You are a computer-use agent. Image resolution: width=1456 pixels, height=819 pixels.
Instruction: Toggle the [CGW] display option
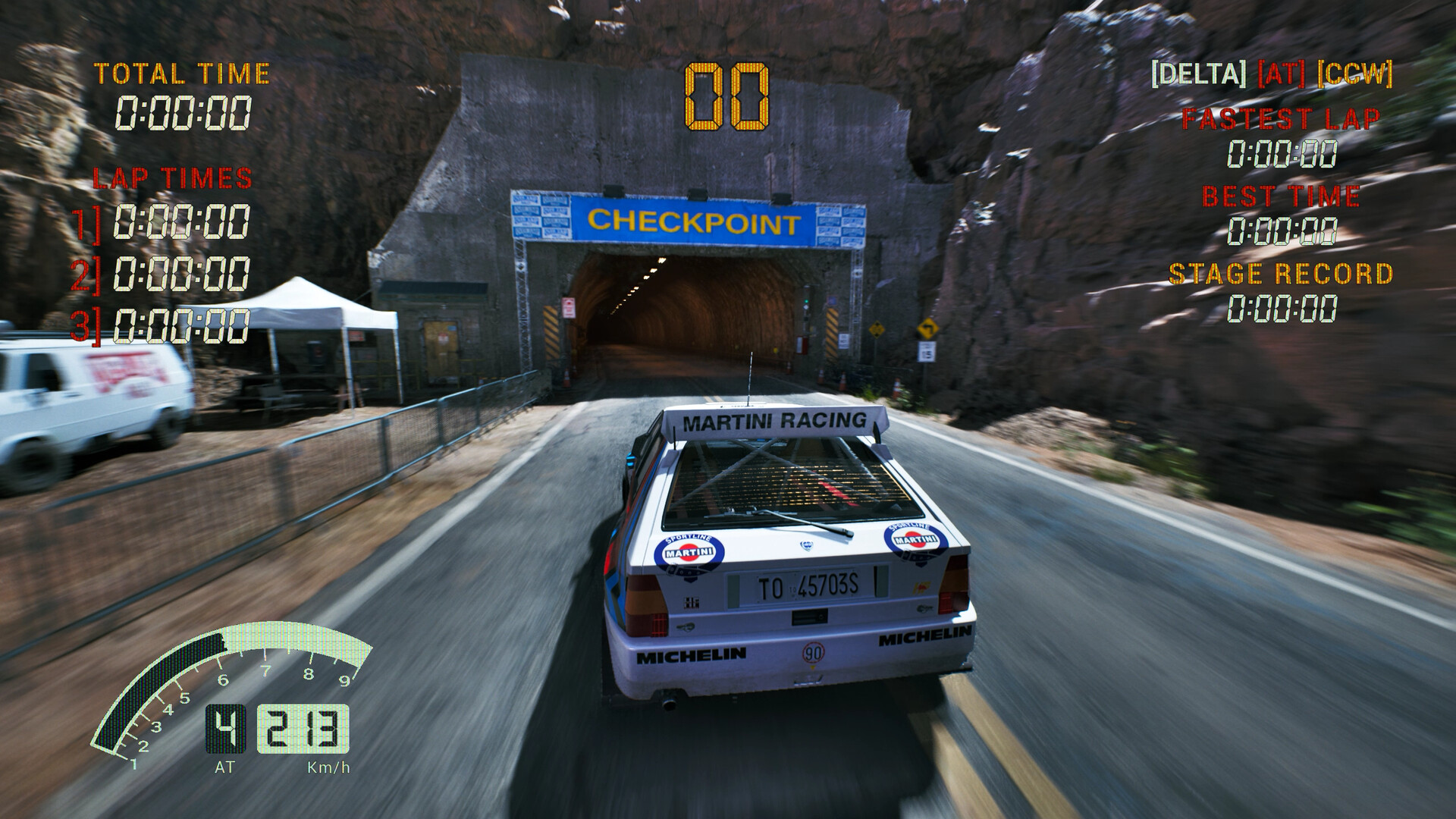pos(1357,74)
